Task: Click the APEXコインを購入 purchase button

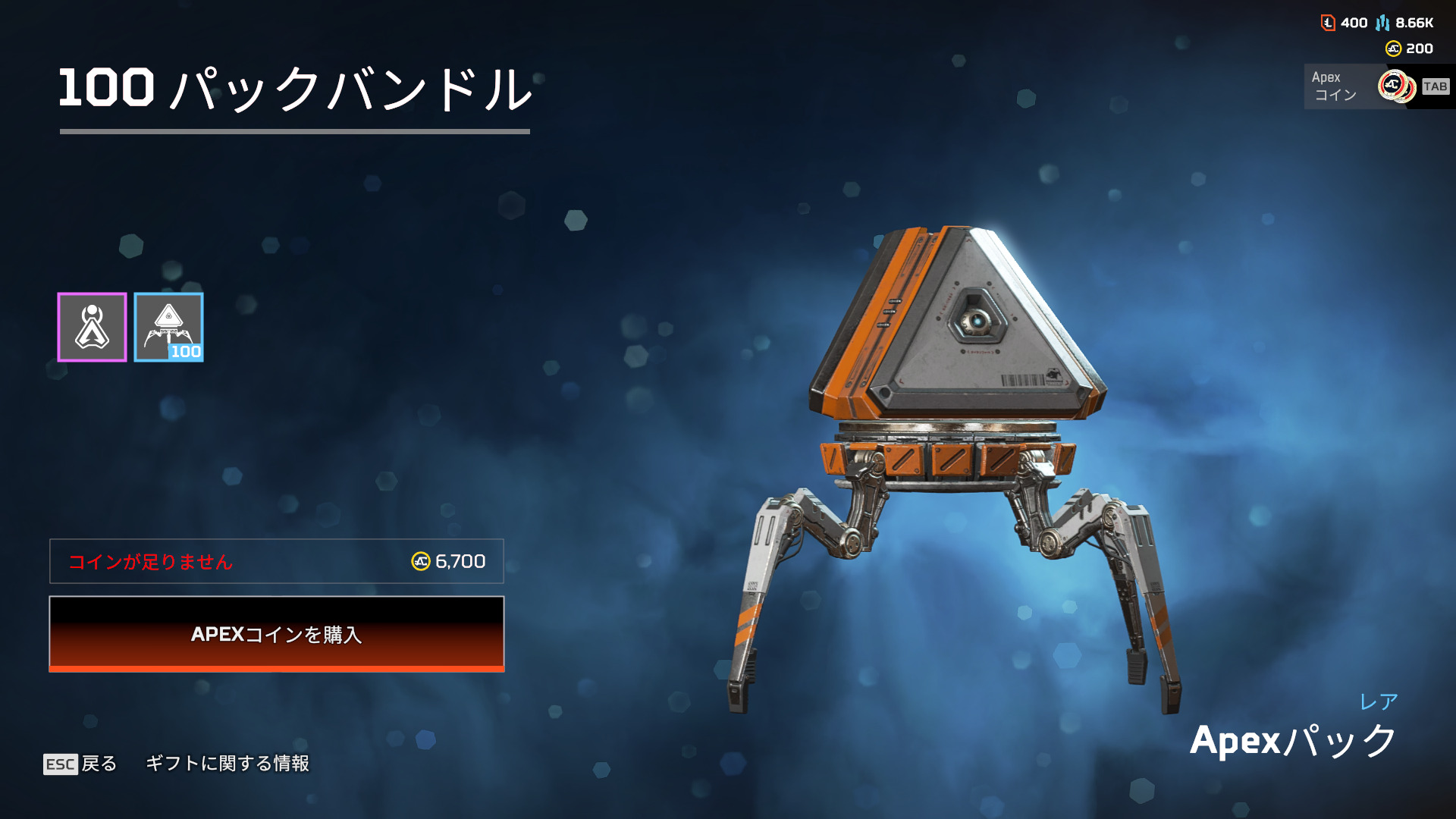Action: pos(277,637)
